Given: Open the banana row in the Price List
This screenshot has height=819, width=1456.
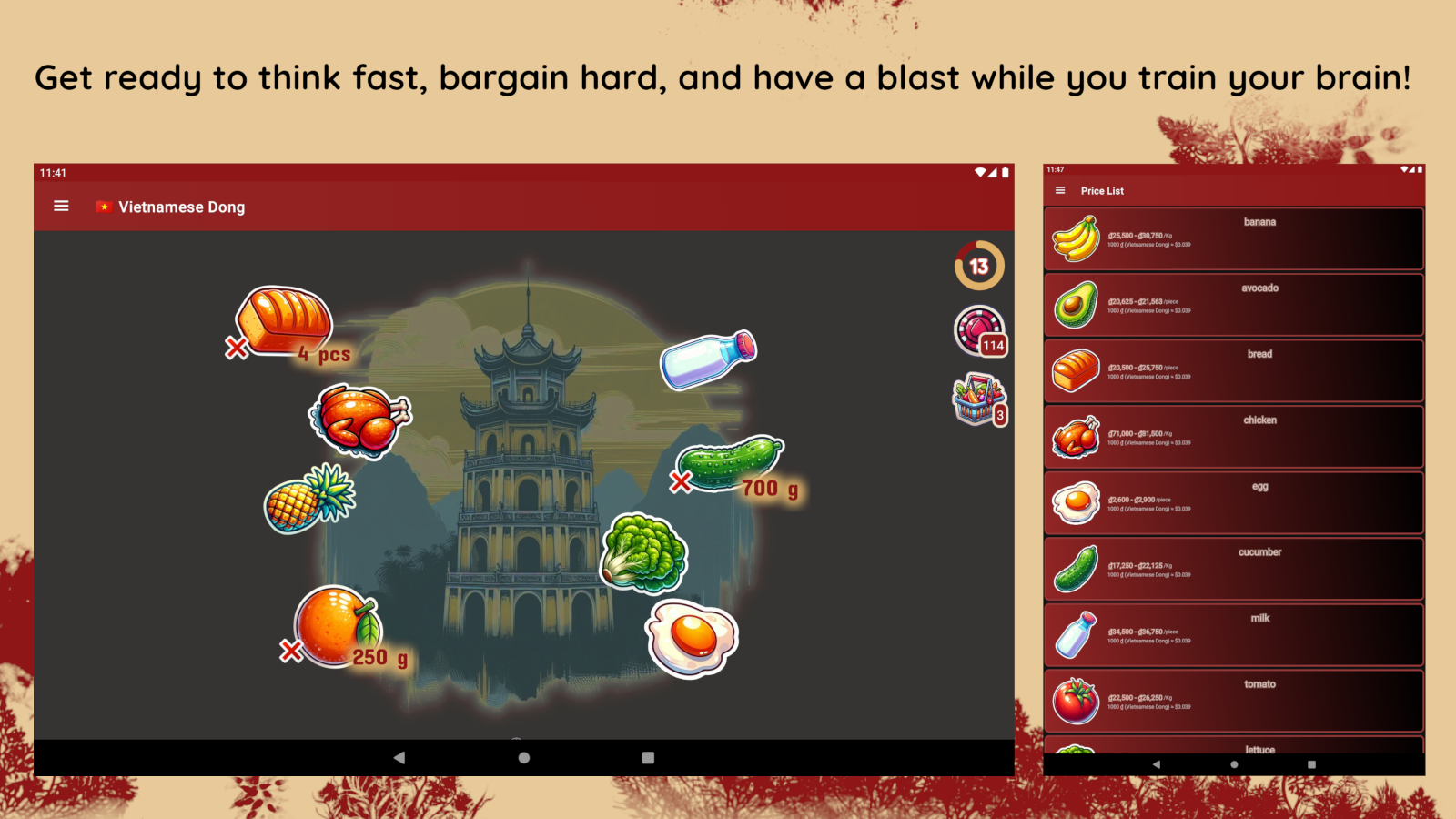Looking at the screenshot, I should [1233, 239].
